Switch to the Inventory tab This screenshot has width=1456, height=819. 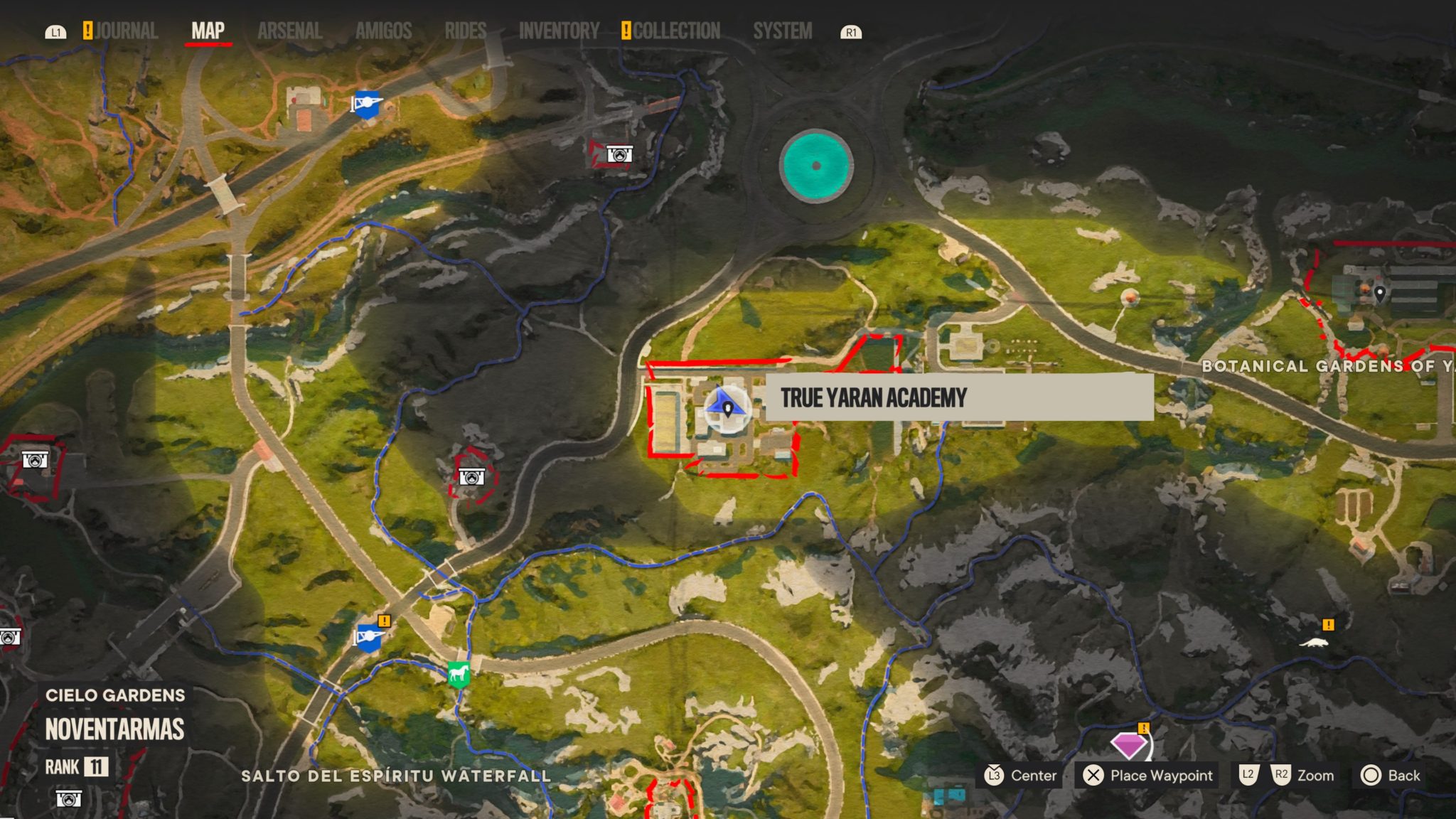click(560, 31)
